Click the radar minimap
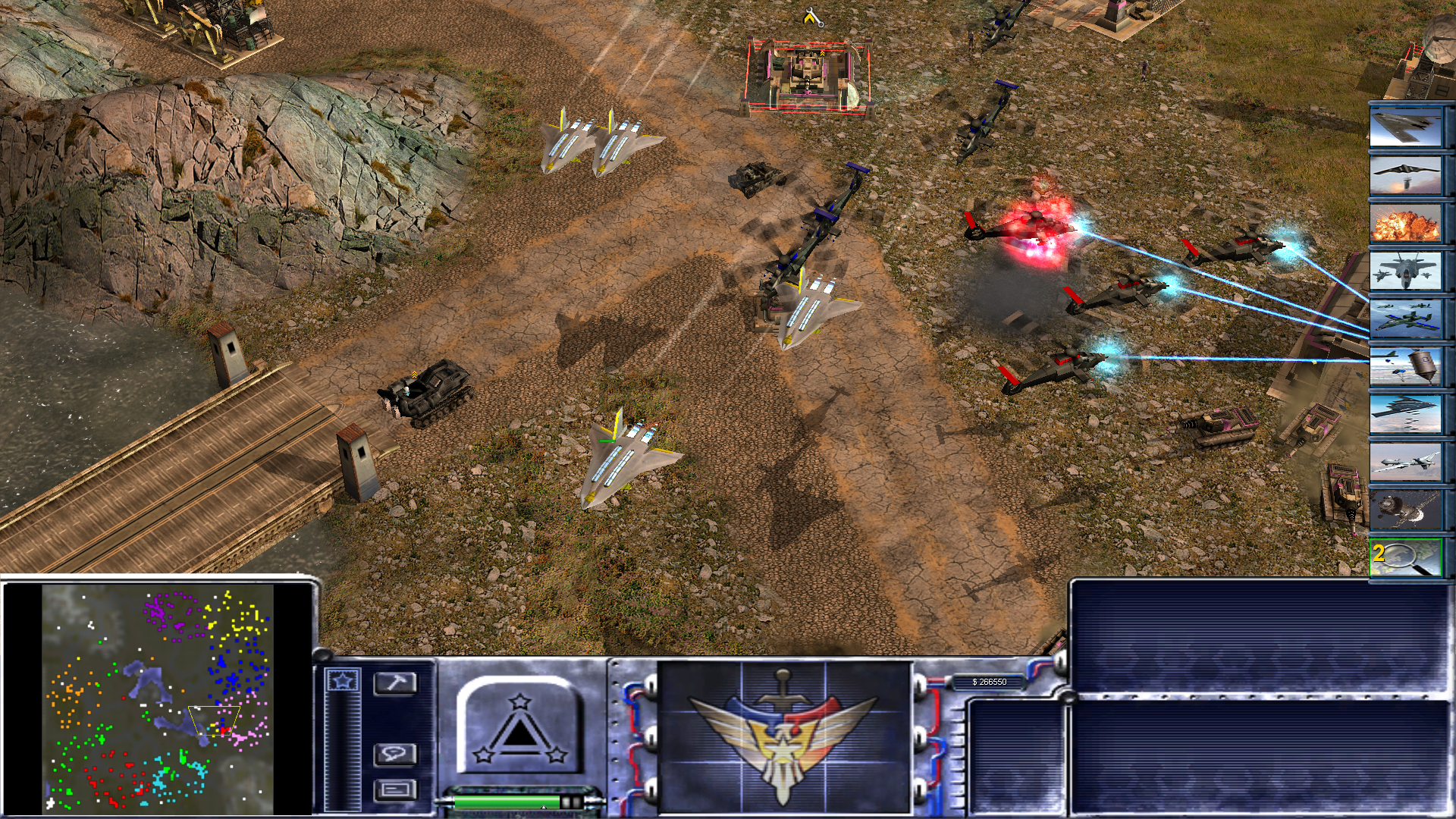 click(x=158, y=698)
